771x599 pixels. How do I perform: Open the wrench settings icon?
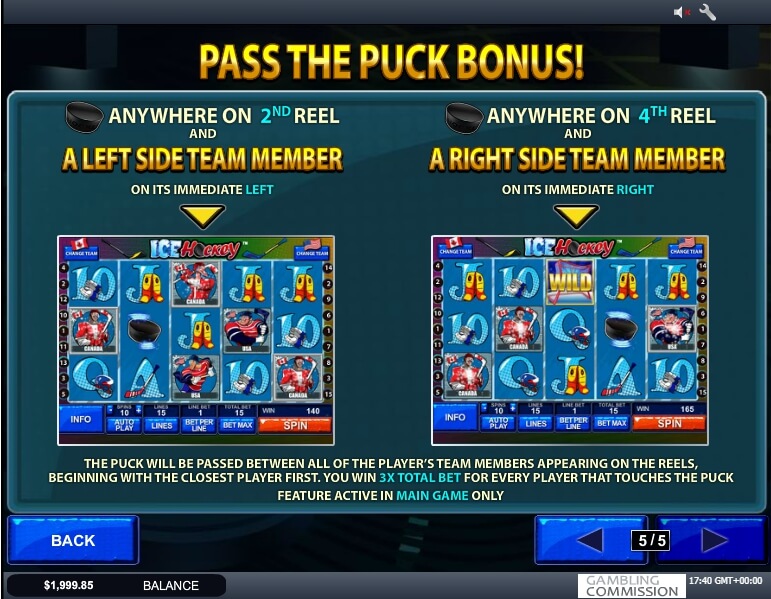(x=708, y=12)
